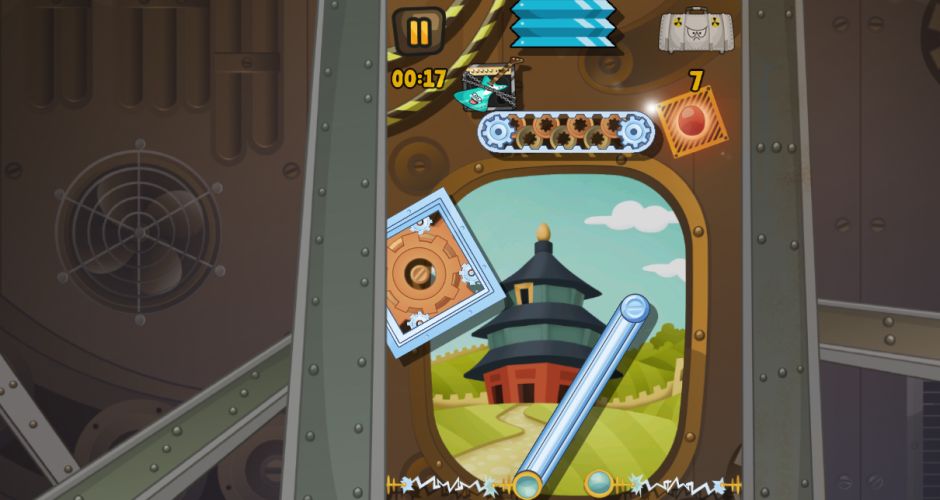Select the radioactive suitcase icon
Viewport: 940px width, 500px height.
pyautogui.click(x=699, y=30)
